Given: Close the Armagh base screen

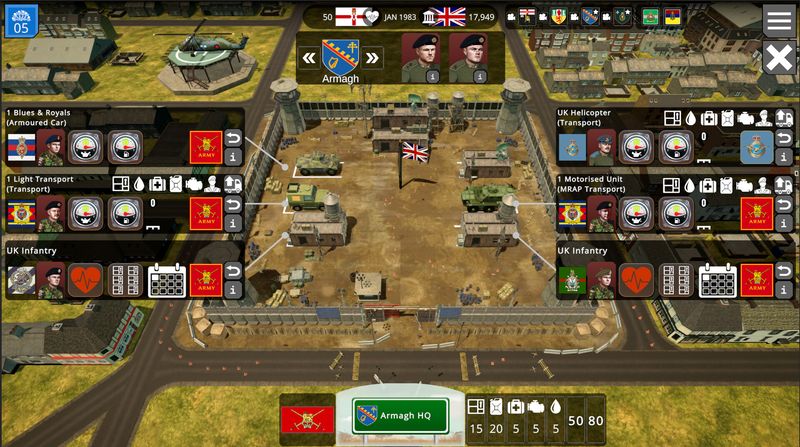Looking at the screenshot, I should point(779,58).
